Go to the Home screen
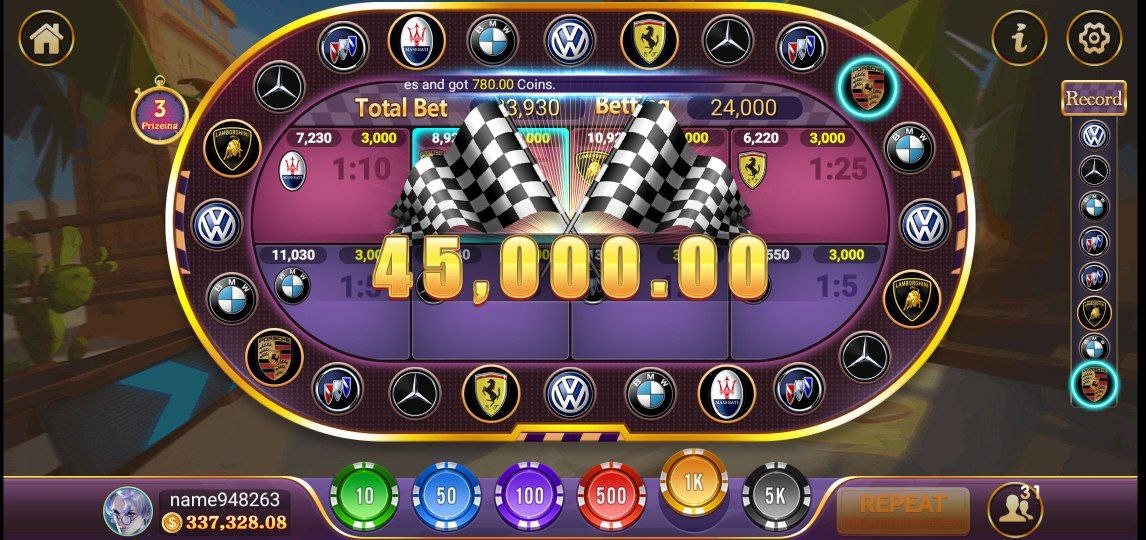Screen dimensions: 1146x540 point(46,38)
